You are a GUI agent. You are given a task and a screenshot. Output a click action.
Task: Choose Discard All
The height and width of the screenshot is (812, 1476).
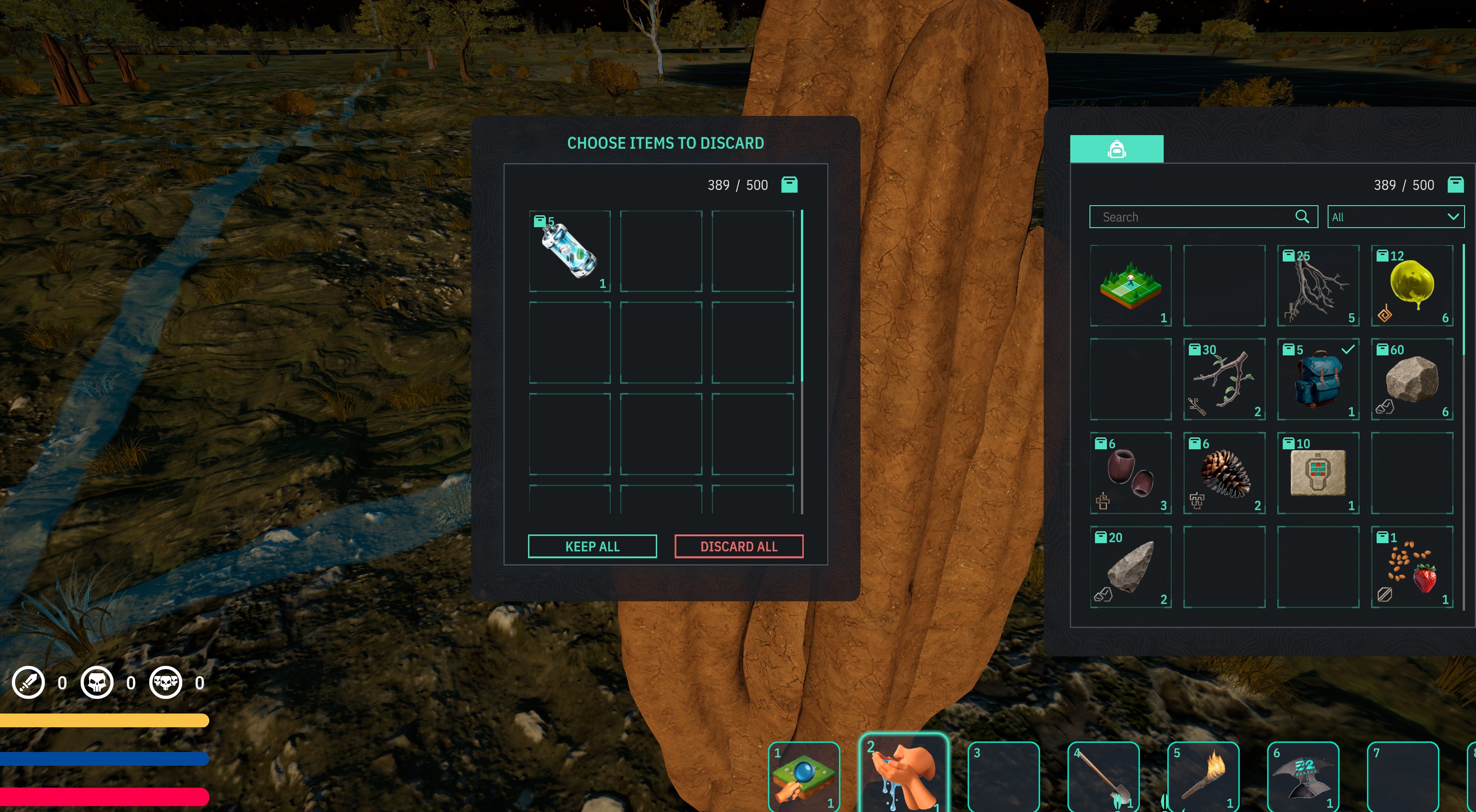739,546
